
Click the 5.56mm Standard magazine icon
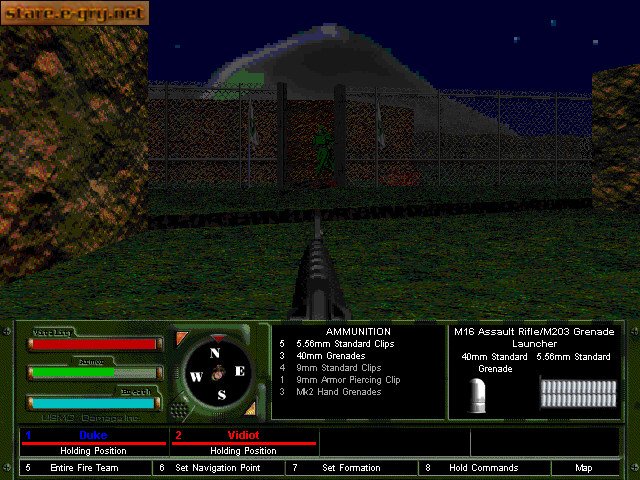click(x=574, y=392)
